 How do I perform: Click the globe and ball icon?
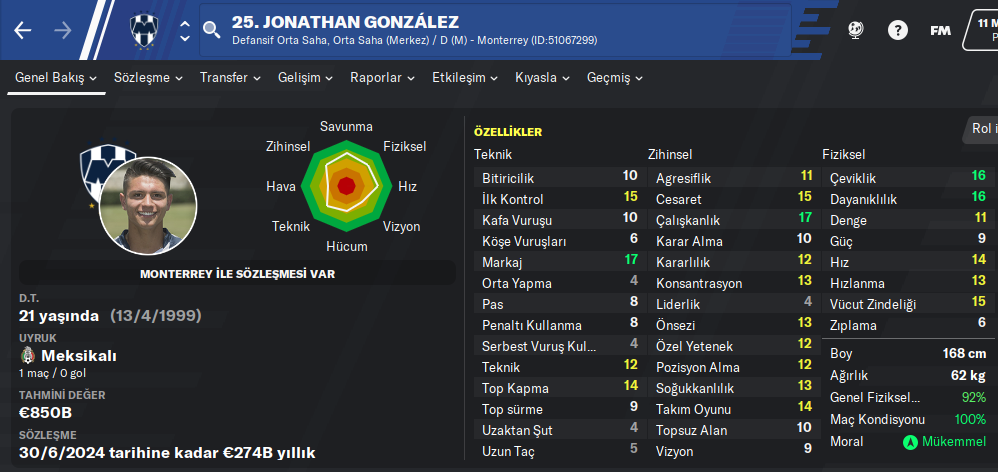pyautogui.click(x=855, y=30)
